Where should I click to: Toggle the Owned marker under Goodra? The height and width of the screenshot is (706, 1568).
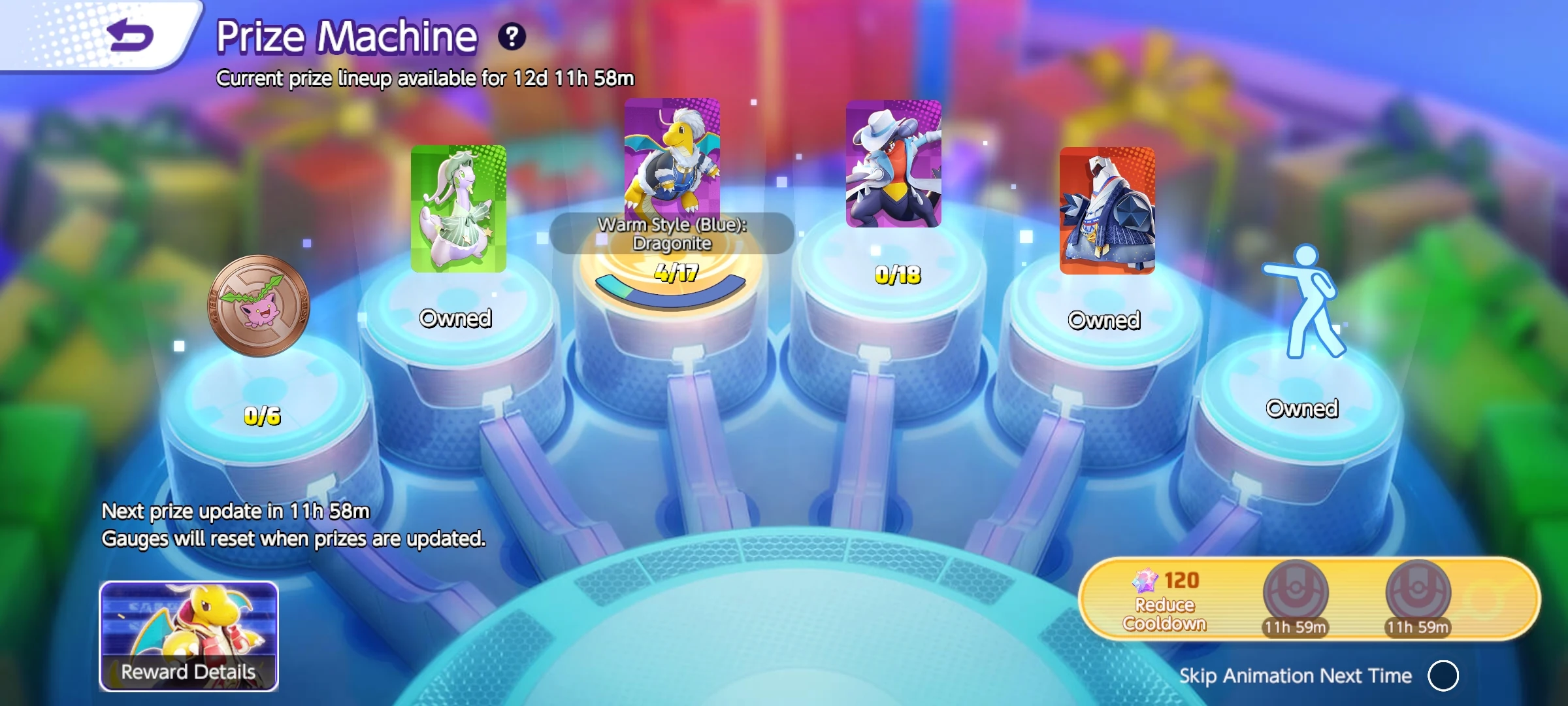(457, 320)
